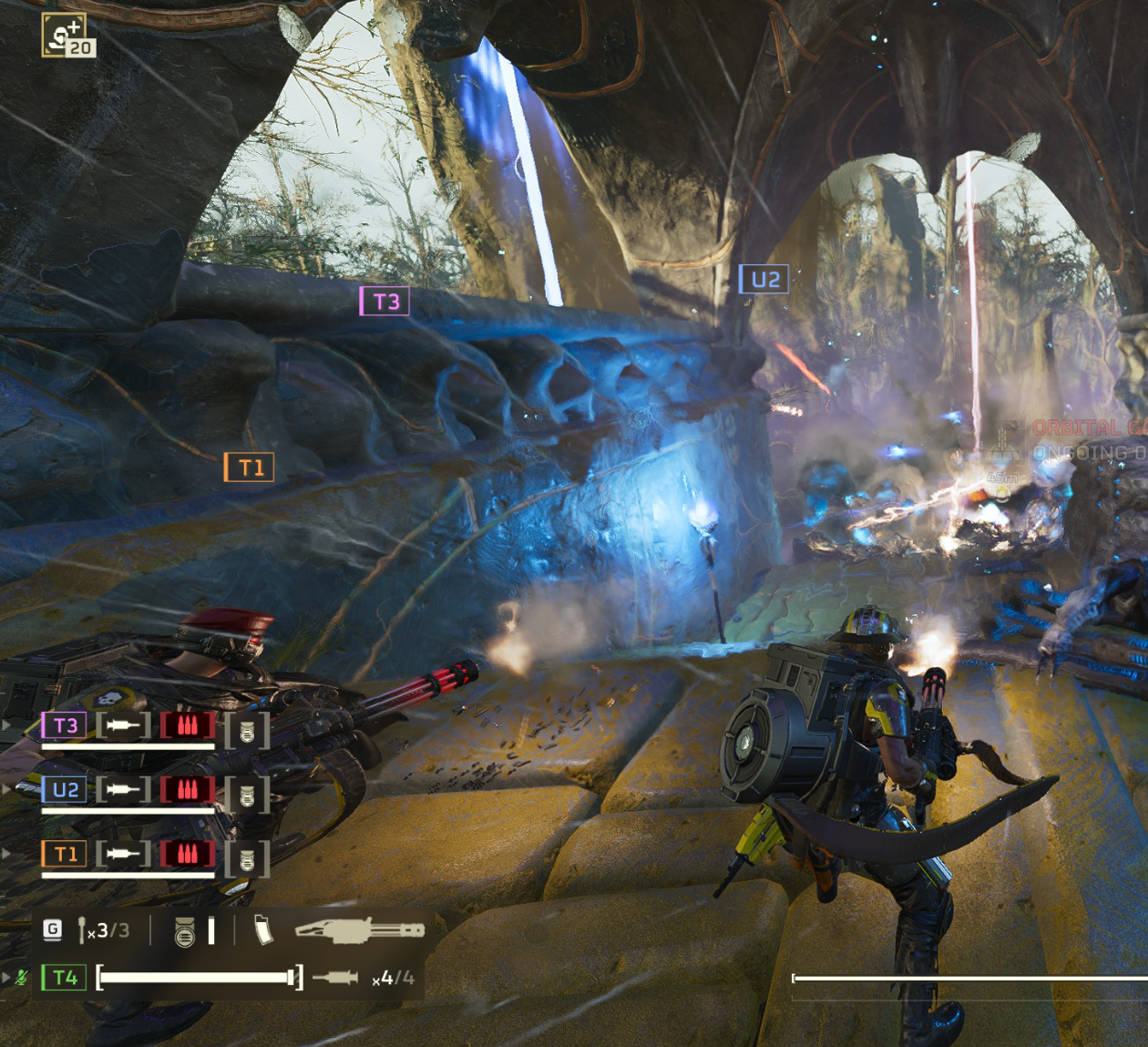
Task: Click the reinforcements icon showing 20
Action: 67,36
